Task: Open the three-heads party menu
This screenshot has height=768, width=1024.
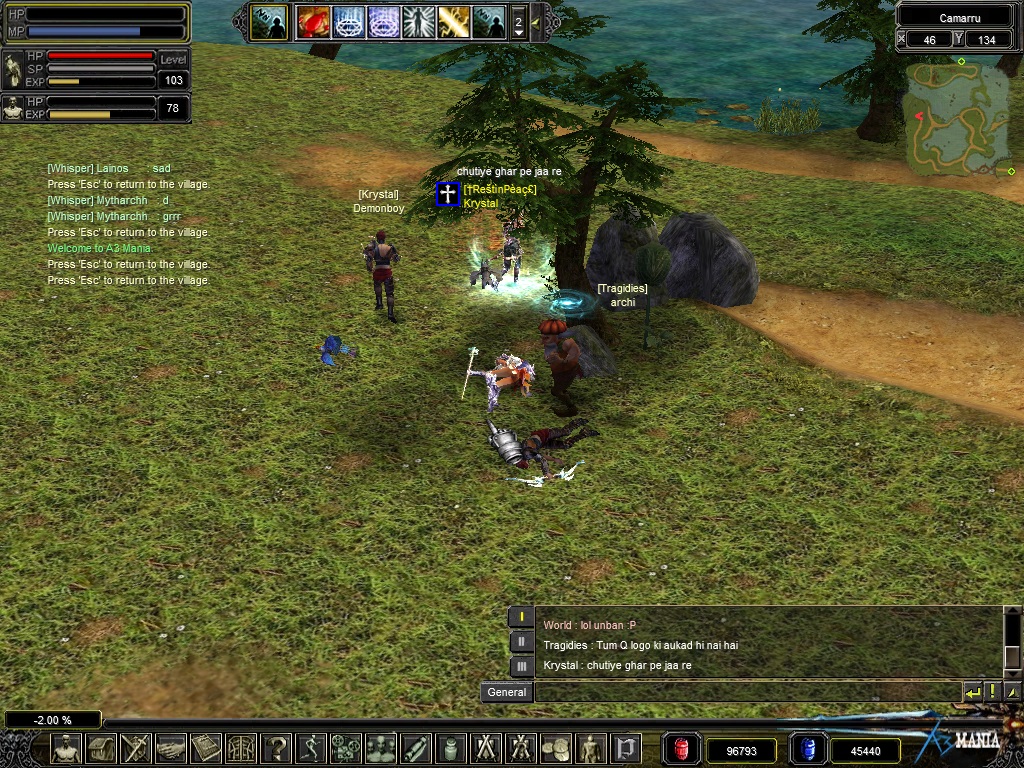Action: [381, 748]
